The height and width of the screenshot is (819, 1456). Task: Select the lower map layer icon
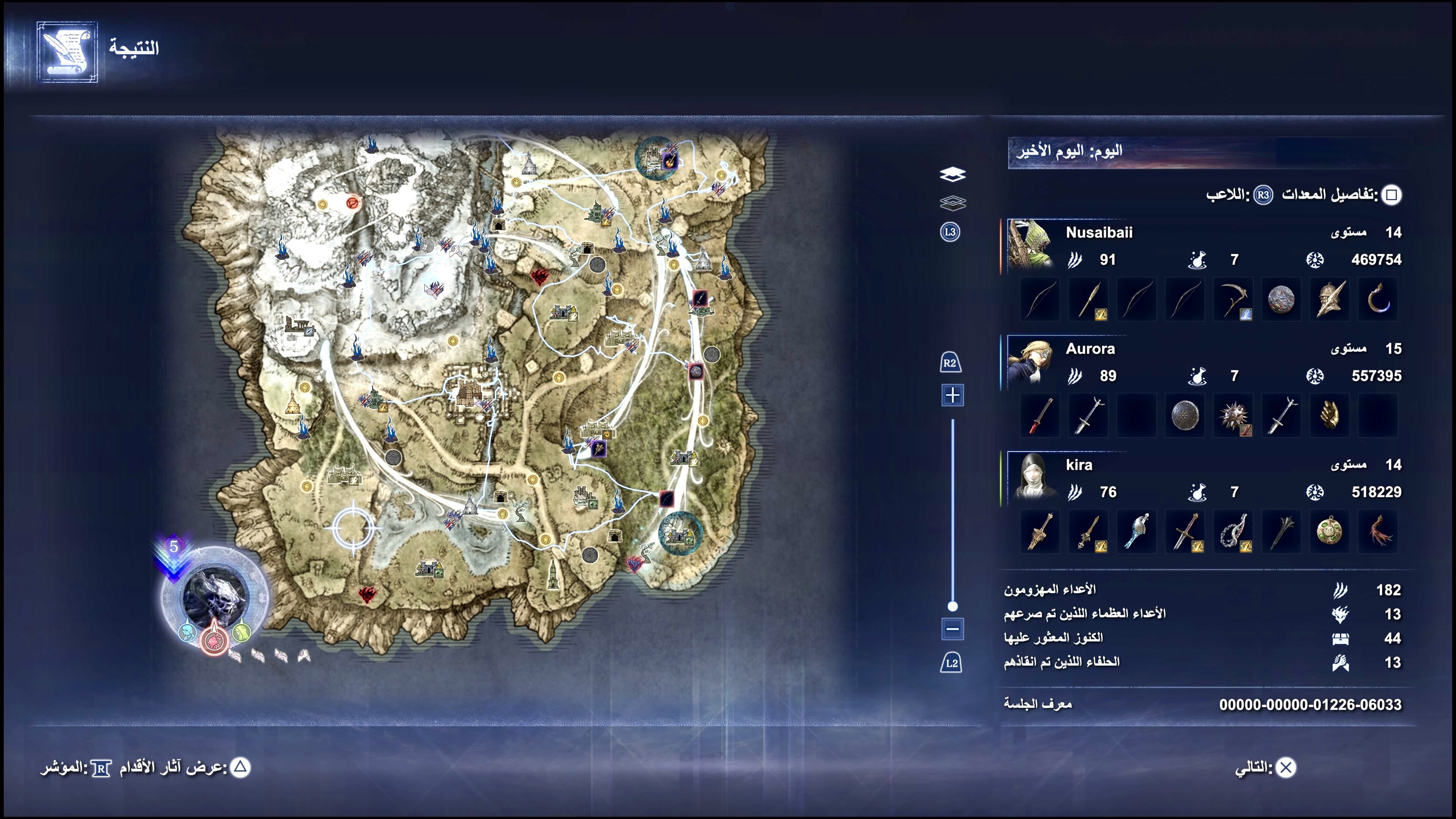coord(952,202)
